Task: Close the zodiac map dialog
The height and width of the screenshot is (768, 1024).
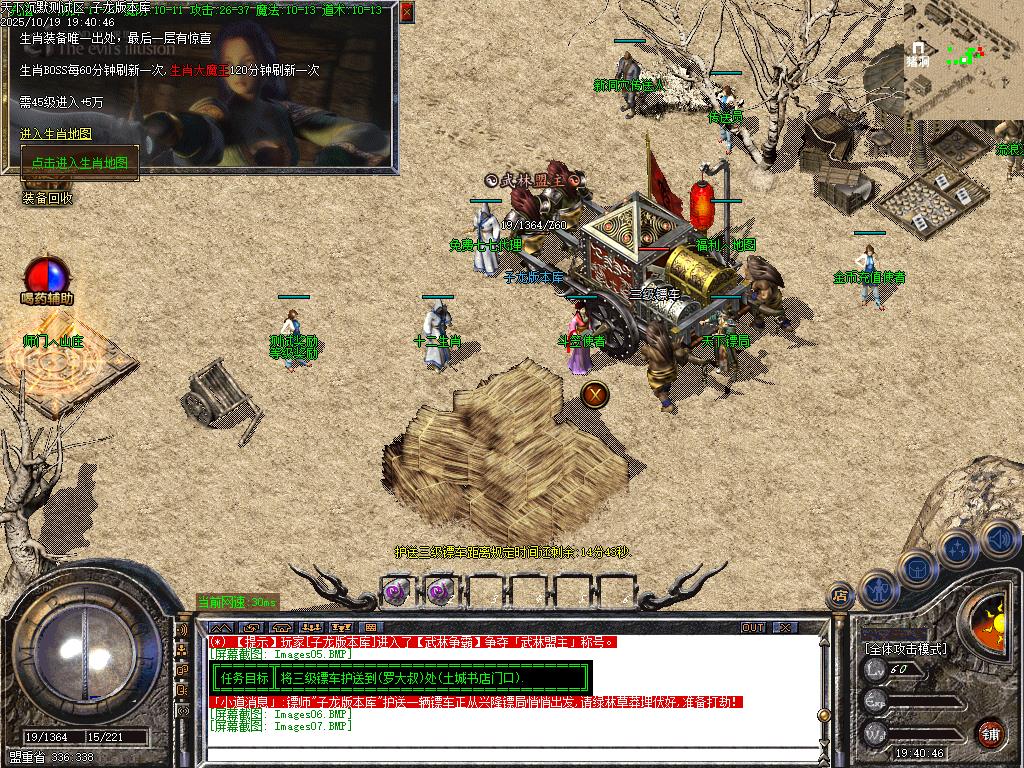Action: pyautogui.click(x=406, y=12)
